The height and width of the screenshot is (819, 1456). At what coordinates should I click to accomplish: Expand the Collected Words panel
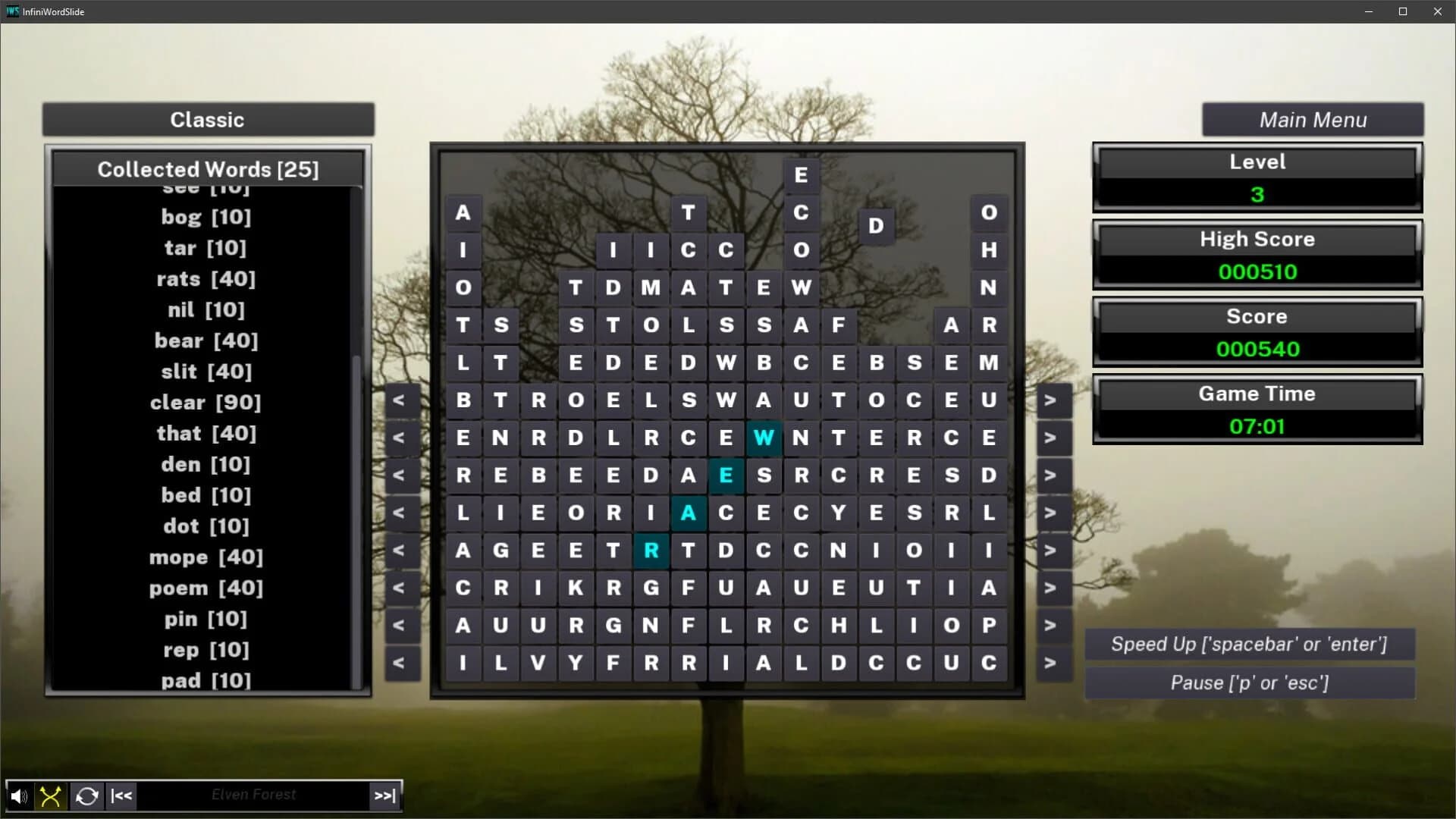(207, 169)
